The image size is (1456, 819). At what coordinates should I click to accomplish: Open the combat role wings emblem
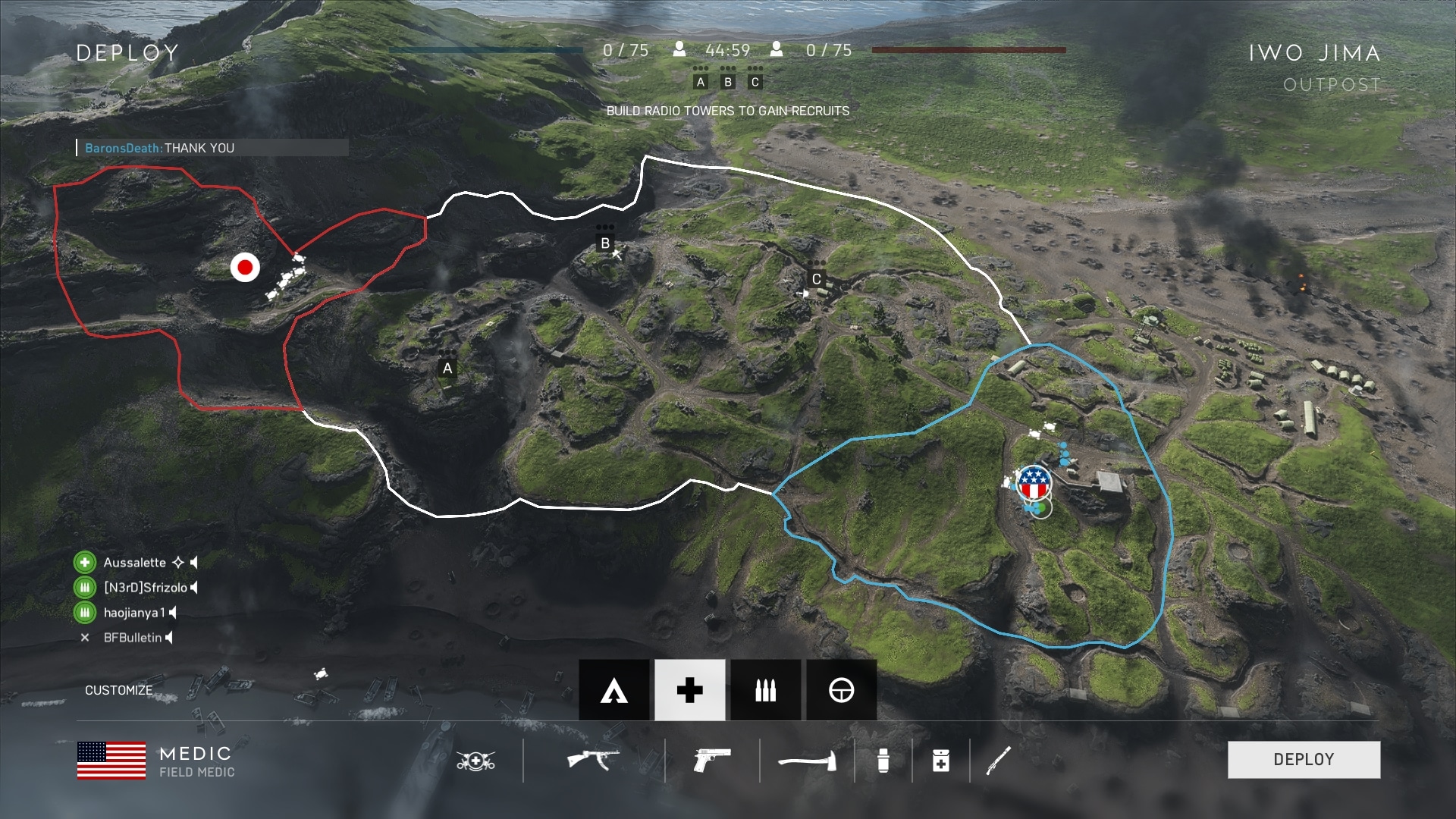[x=475, y=760]
